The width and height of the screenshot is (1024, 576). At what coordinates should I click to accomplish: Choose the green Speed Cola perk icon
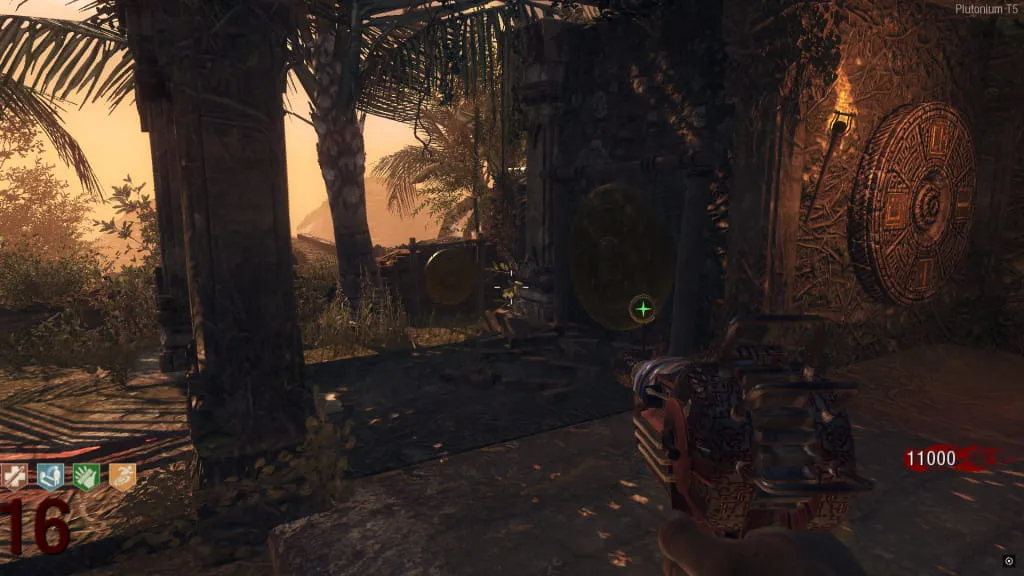click(86, 477)
